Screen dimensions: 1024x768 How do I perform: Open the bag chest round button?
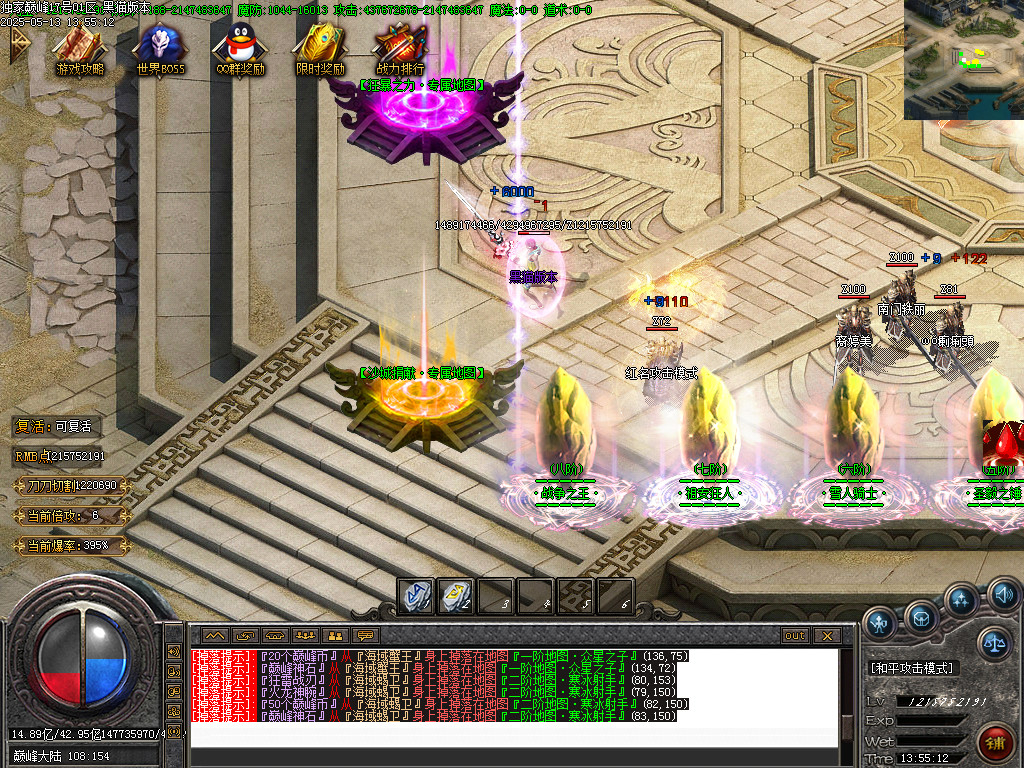[921, 616]
